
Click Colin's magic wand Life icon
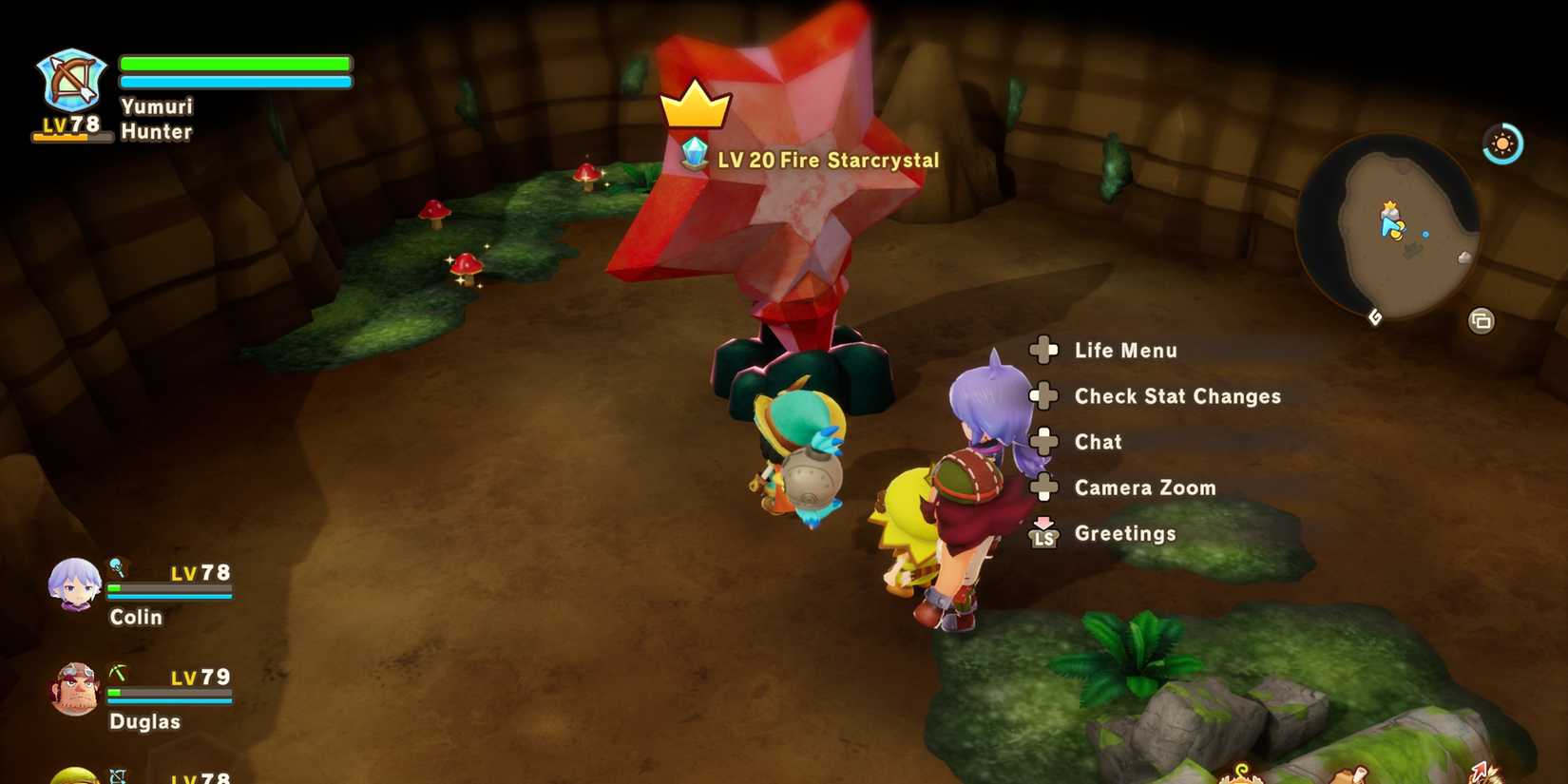click(118, 564)
